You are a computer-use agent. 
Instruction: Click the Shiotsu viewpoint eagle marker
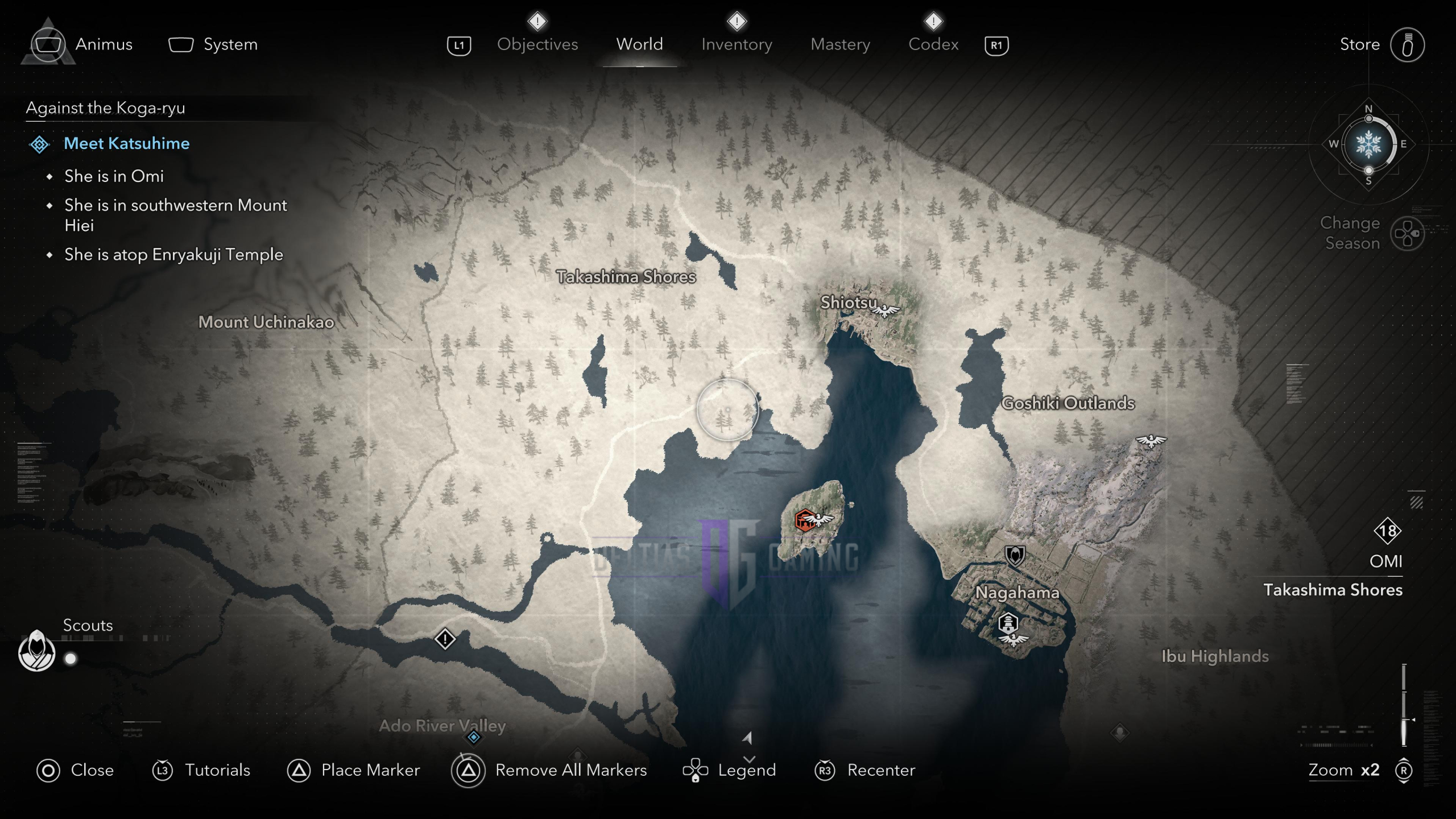[886, 311]
